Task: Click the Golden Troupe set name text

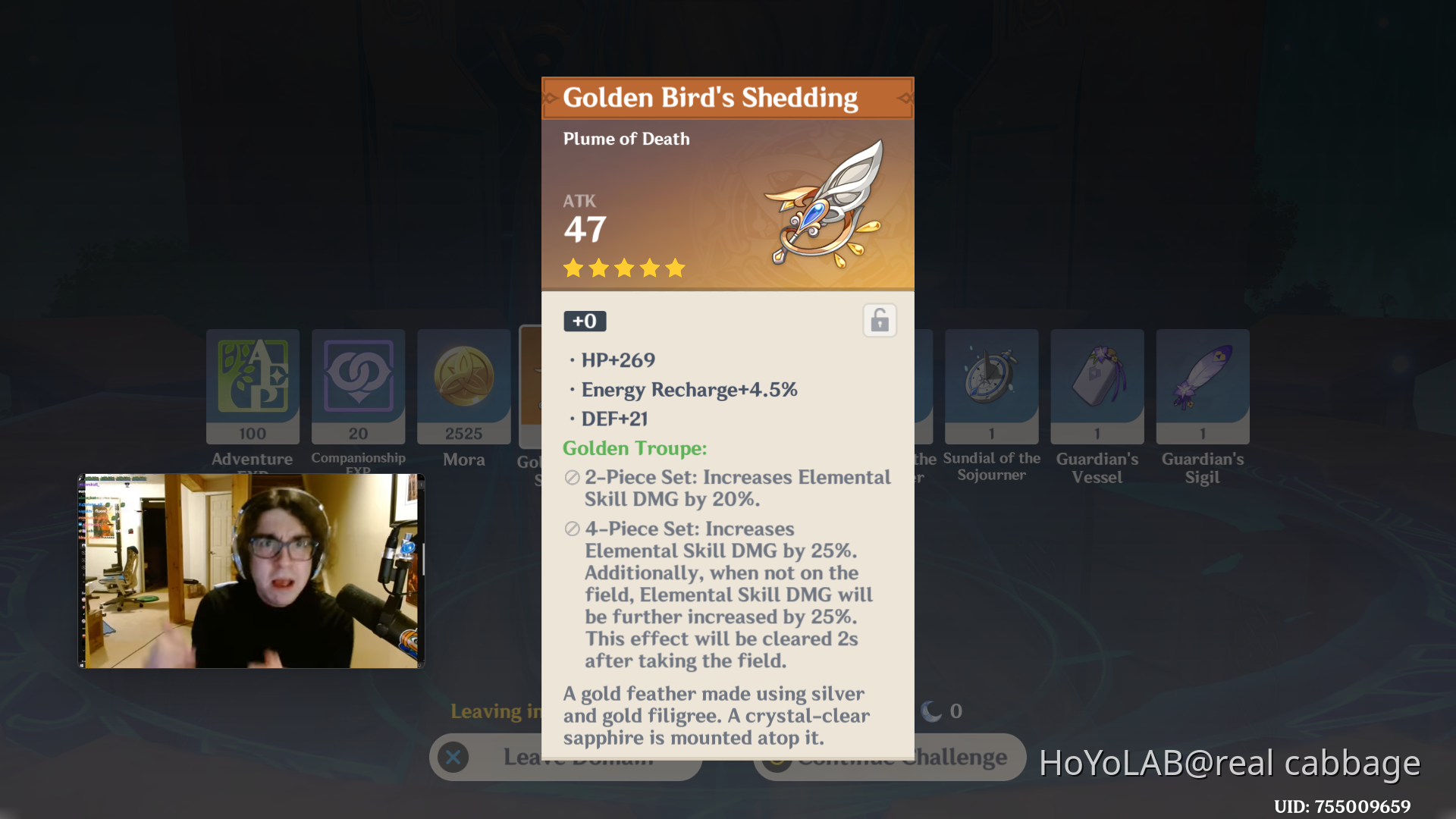Action: point(634,448)
